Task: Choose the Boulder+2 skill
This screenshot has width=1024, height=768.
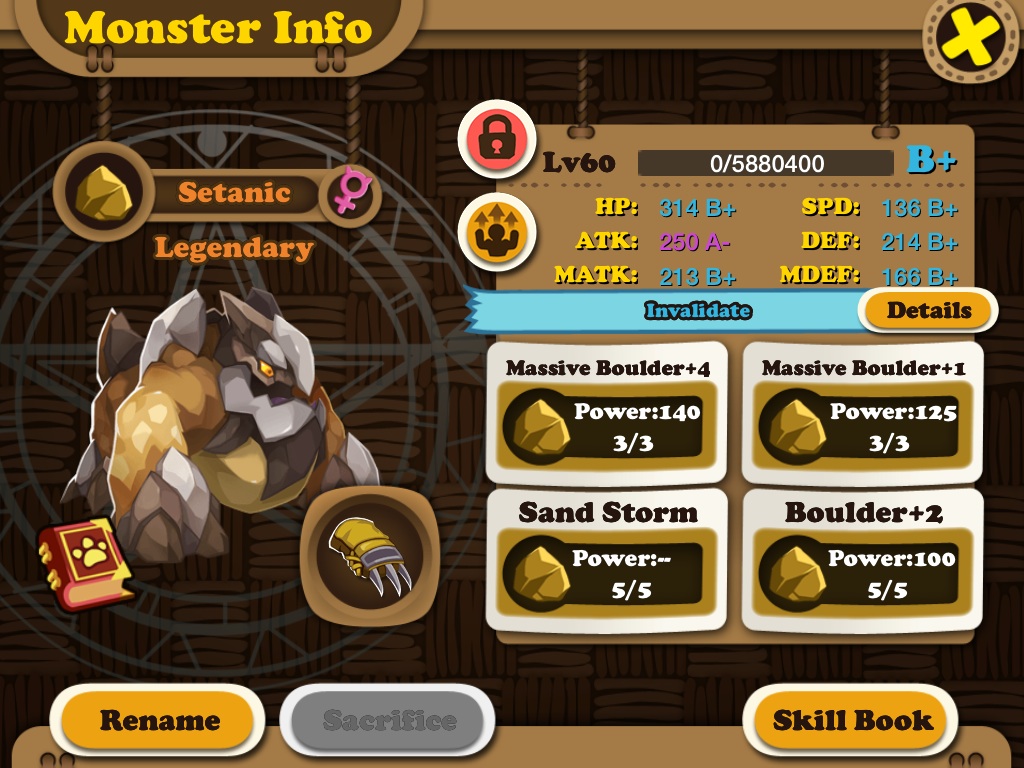Action: coord(863,560)
